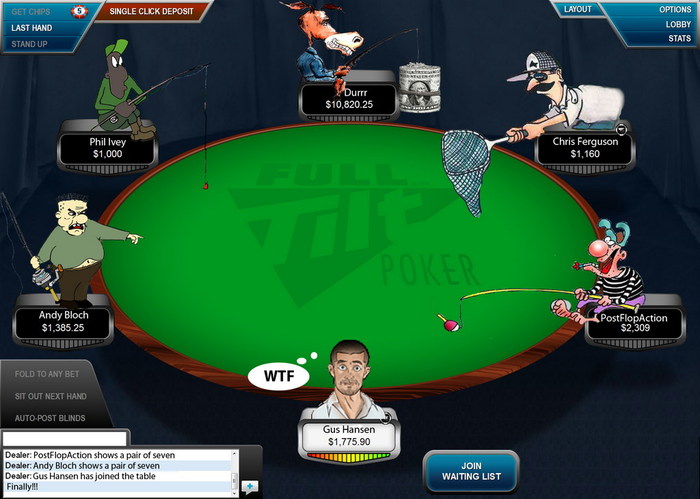Image resolution: width=700 pixels, height=499 pixels.
Task: Toggle Auto-Post Blinds
Action: 50,418
